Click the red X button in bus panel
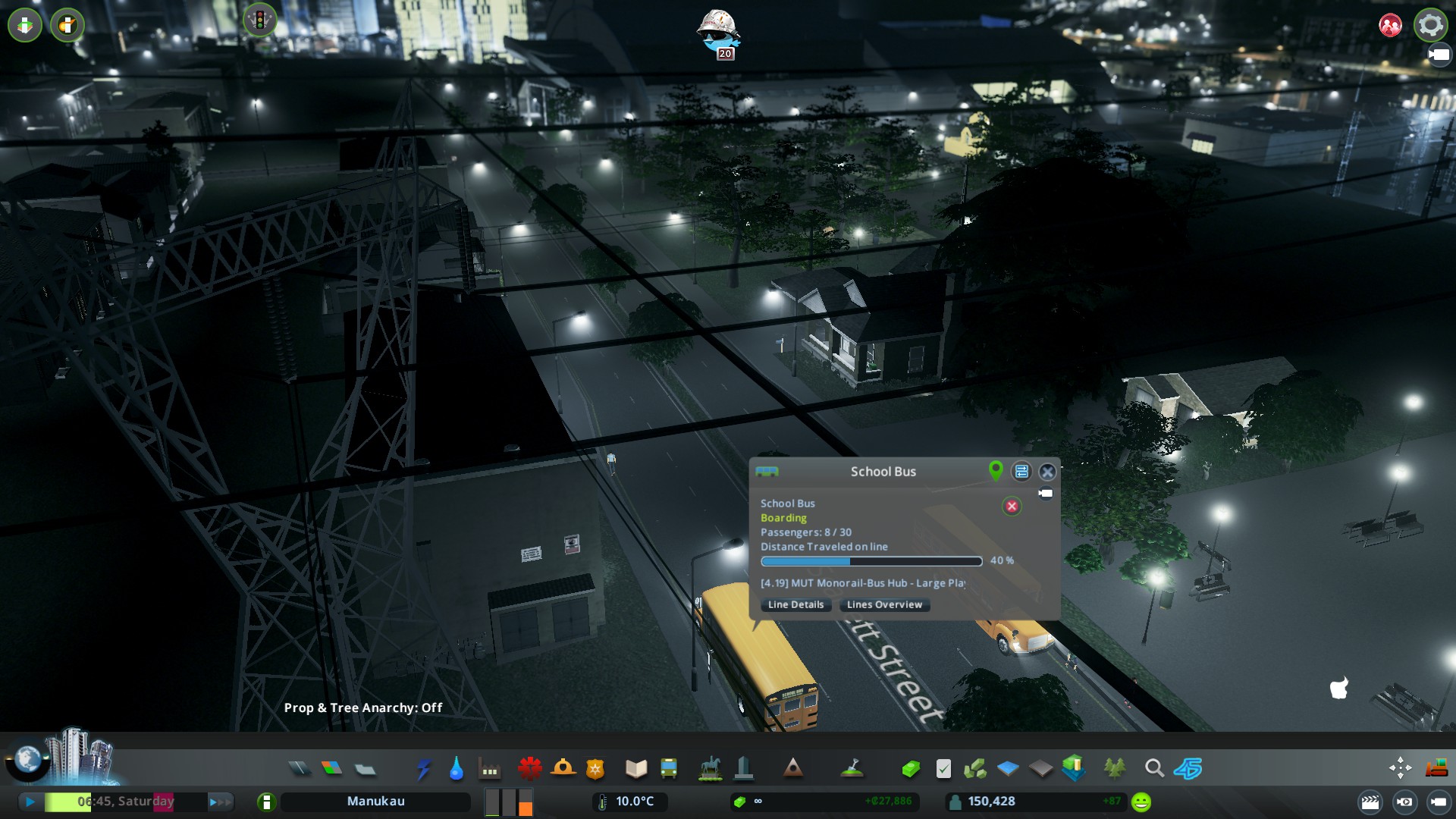Image resolution: width=1456 pixels, height=819 pixels. tap(1012, 506)
